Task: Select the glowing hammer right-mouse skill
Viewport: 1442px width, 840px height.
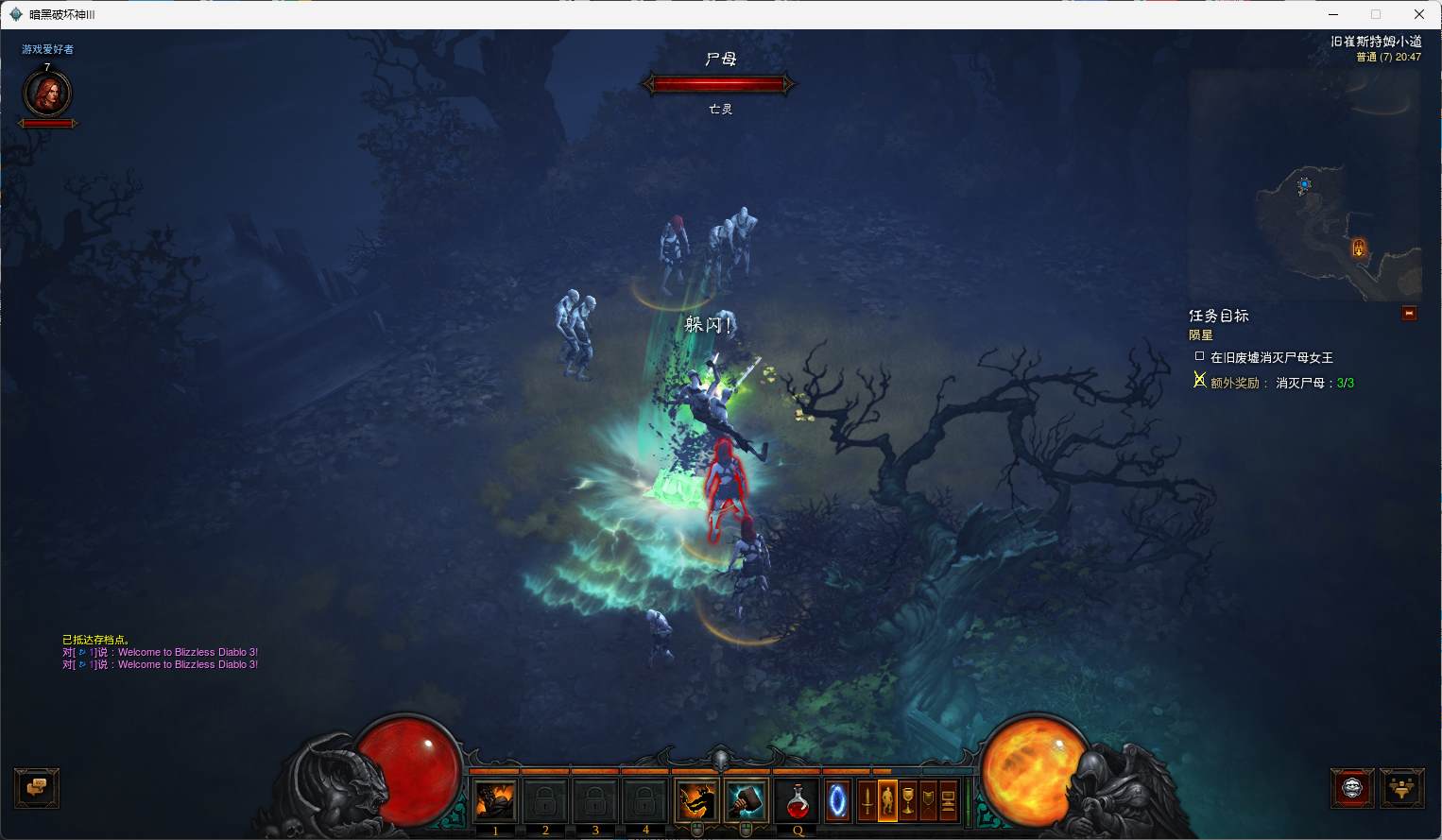Action: click(x=746, y=802)
